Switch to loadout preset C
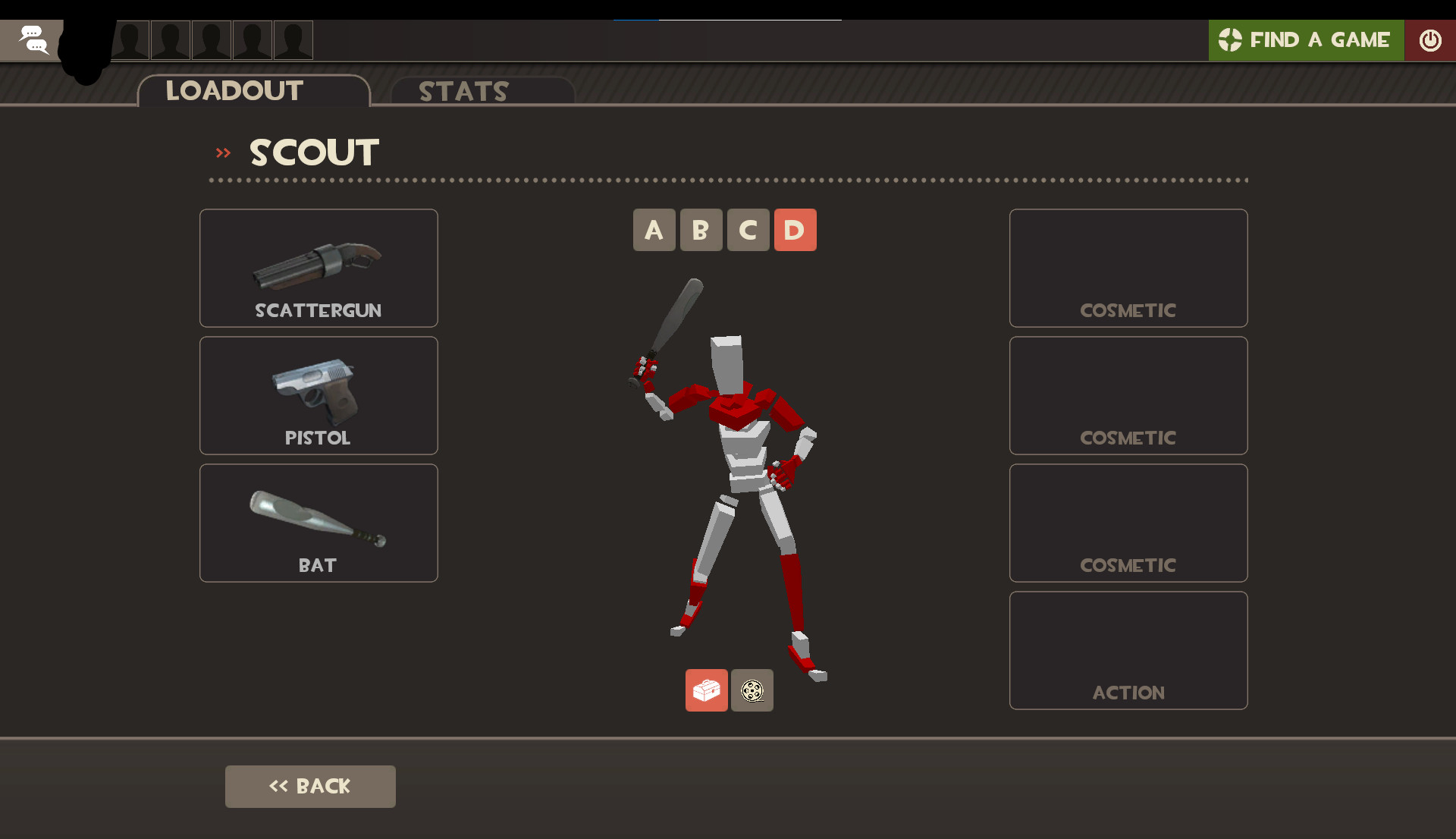 click(x=748, y=230)
